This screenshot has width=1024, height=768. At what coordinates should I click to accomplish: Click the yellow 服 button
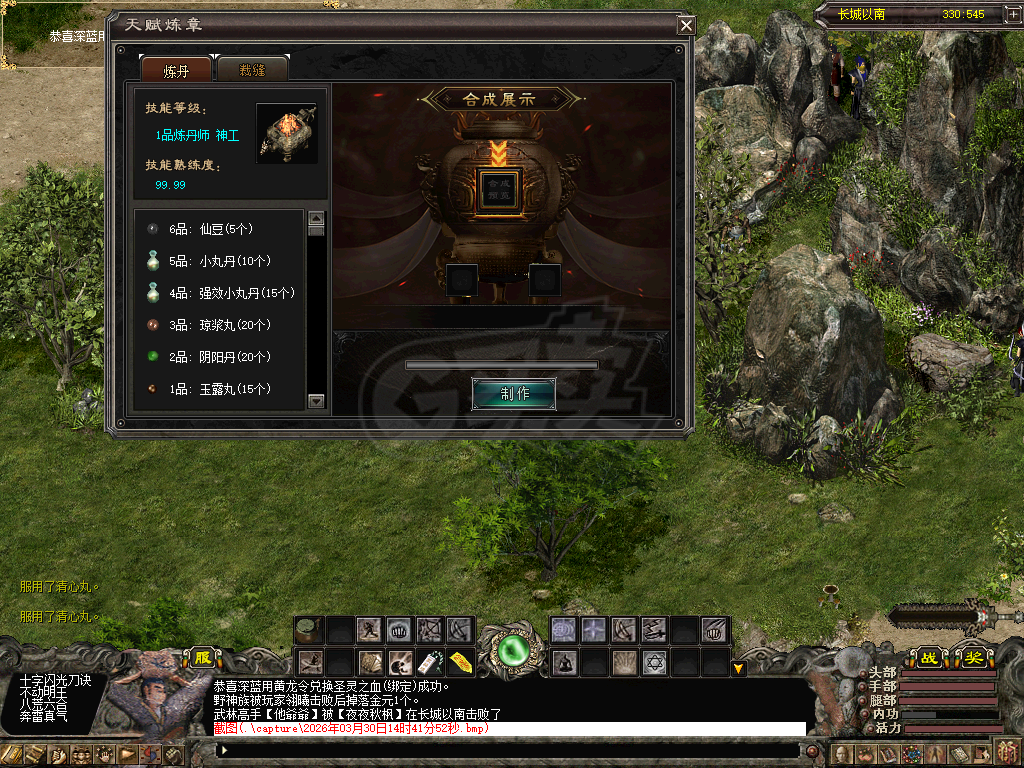pos(203,659)
